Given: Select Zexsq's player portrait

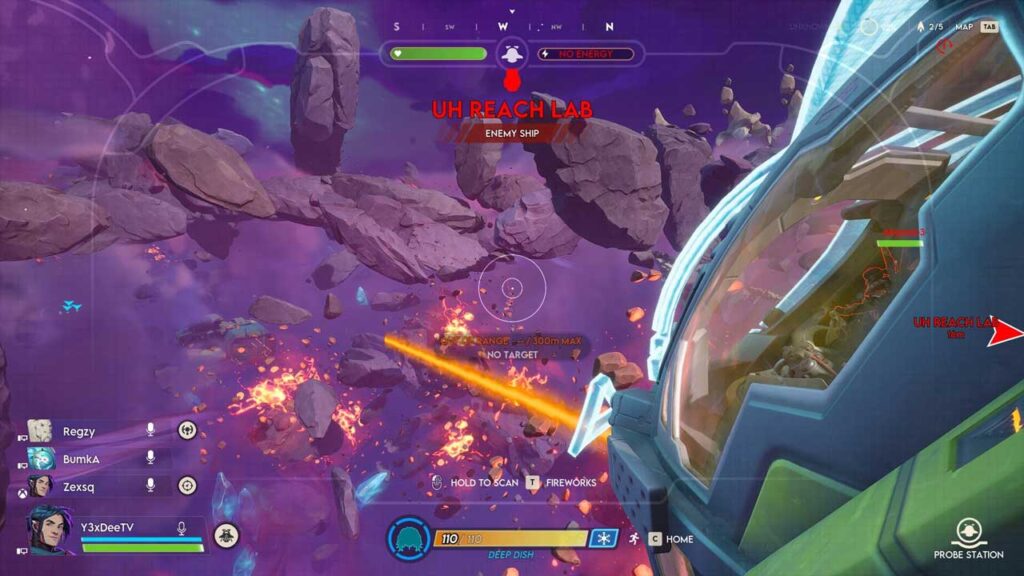Looking at the screenshot, I should [x=40, y=485].
